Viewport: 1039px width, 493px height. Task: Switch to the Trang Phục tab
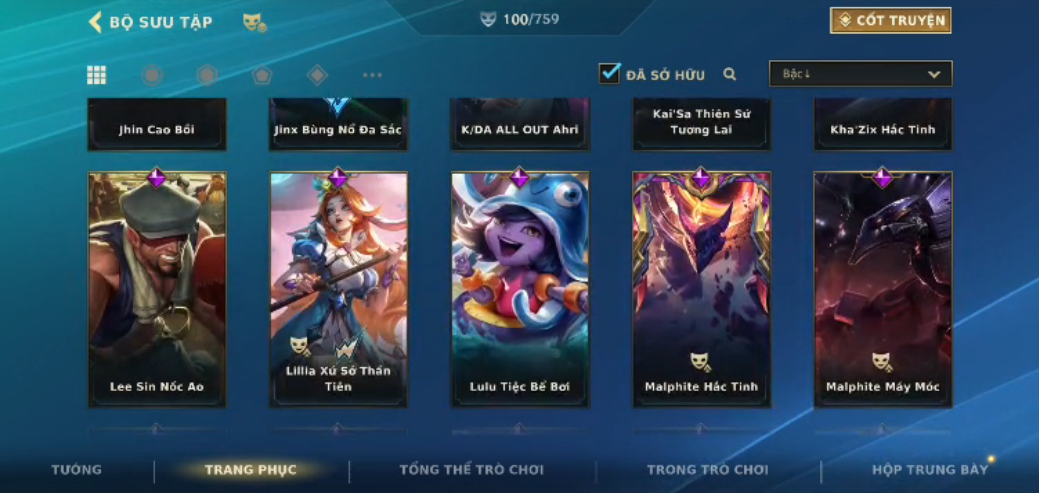250,470
